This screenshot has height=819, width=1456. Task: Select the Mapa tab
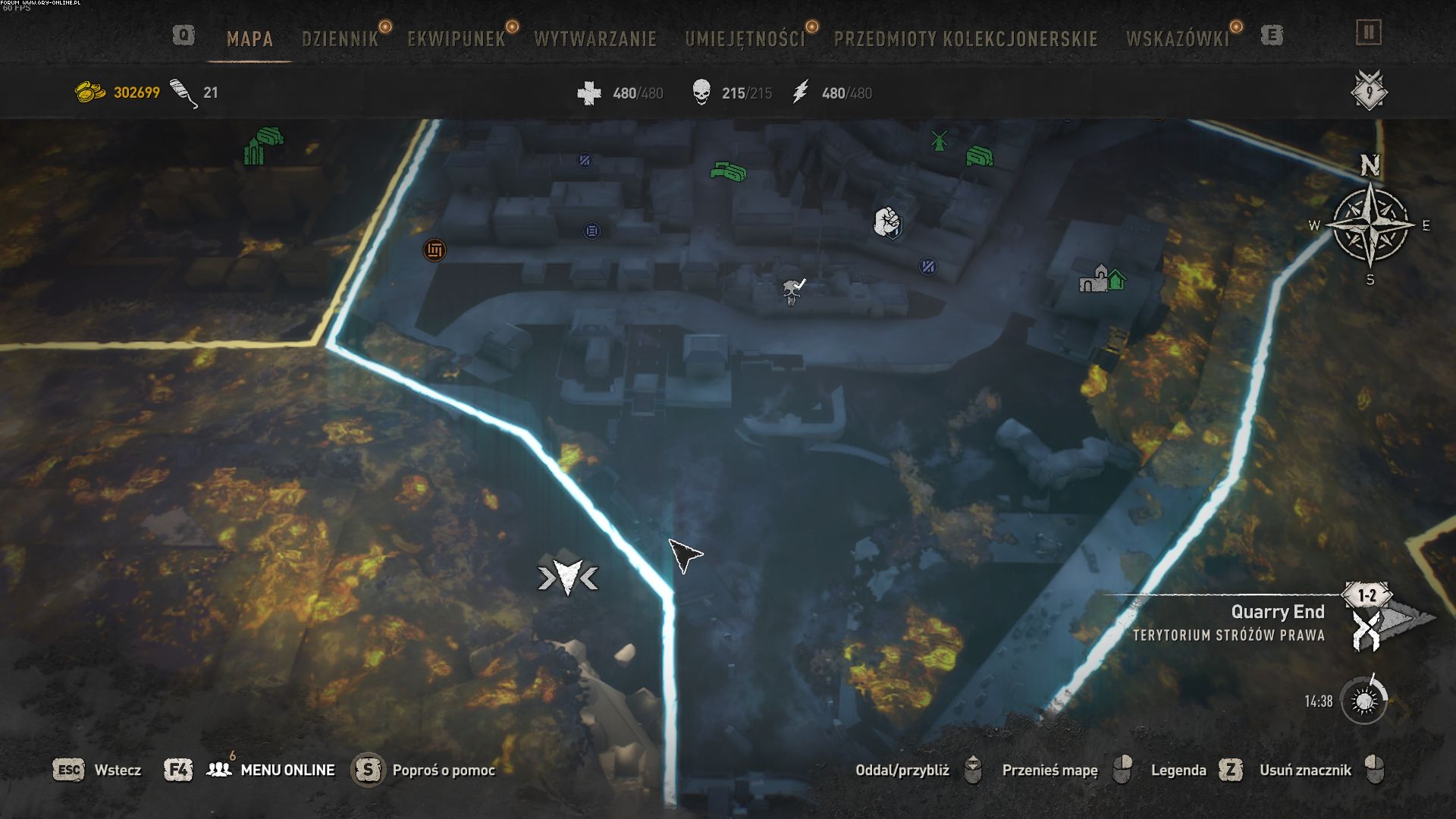tap(249, 39)
